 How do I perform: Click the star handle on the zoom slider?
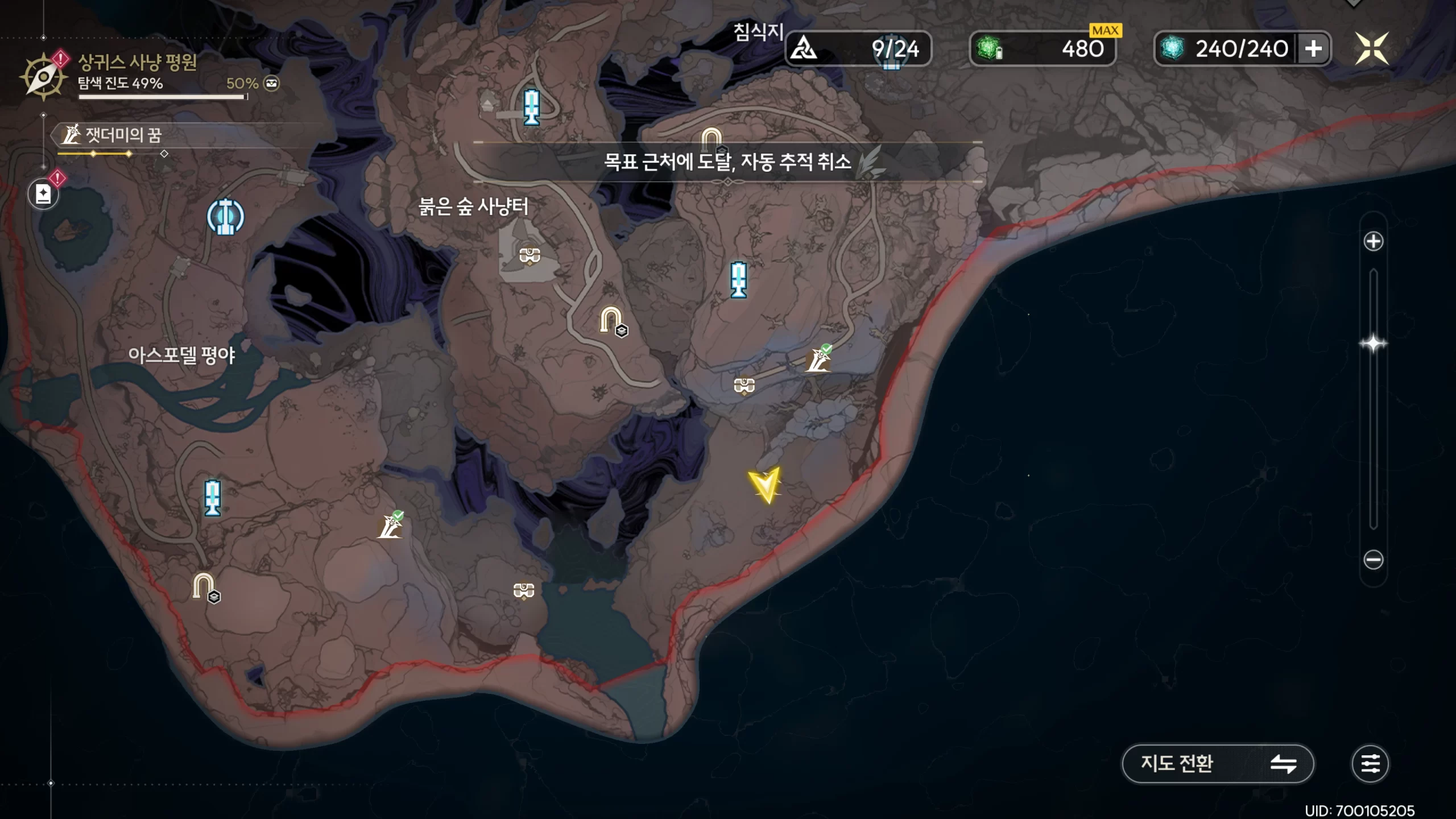pos(1373,344)
